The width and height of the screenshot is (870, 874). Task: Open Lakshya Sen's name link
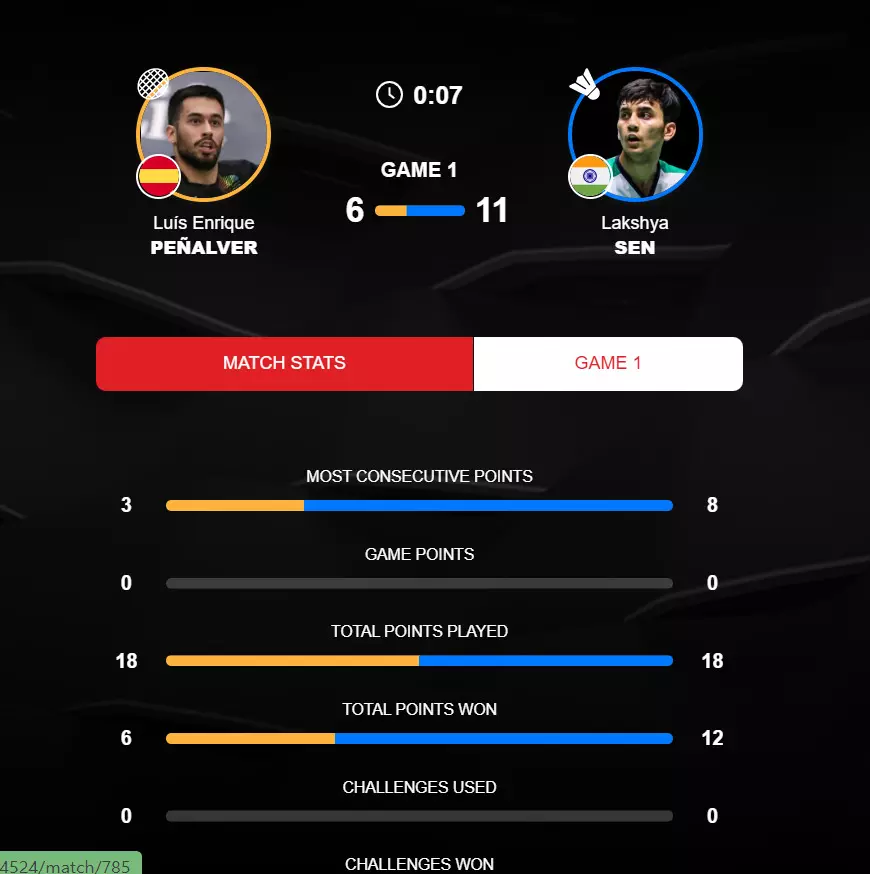[x=635, y=235]
